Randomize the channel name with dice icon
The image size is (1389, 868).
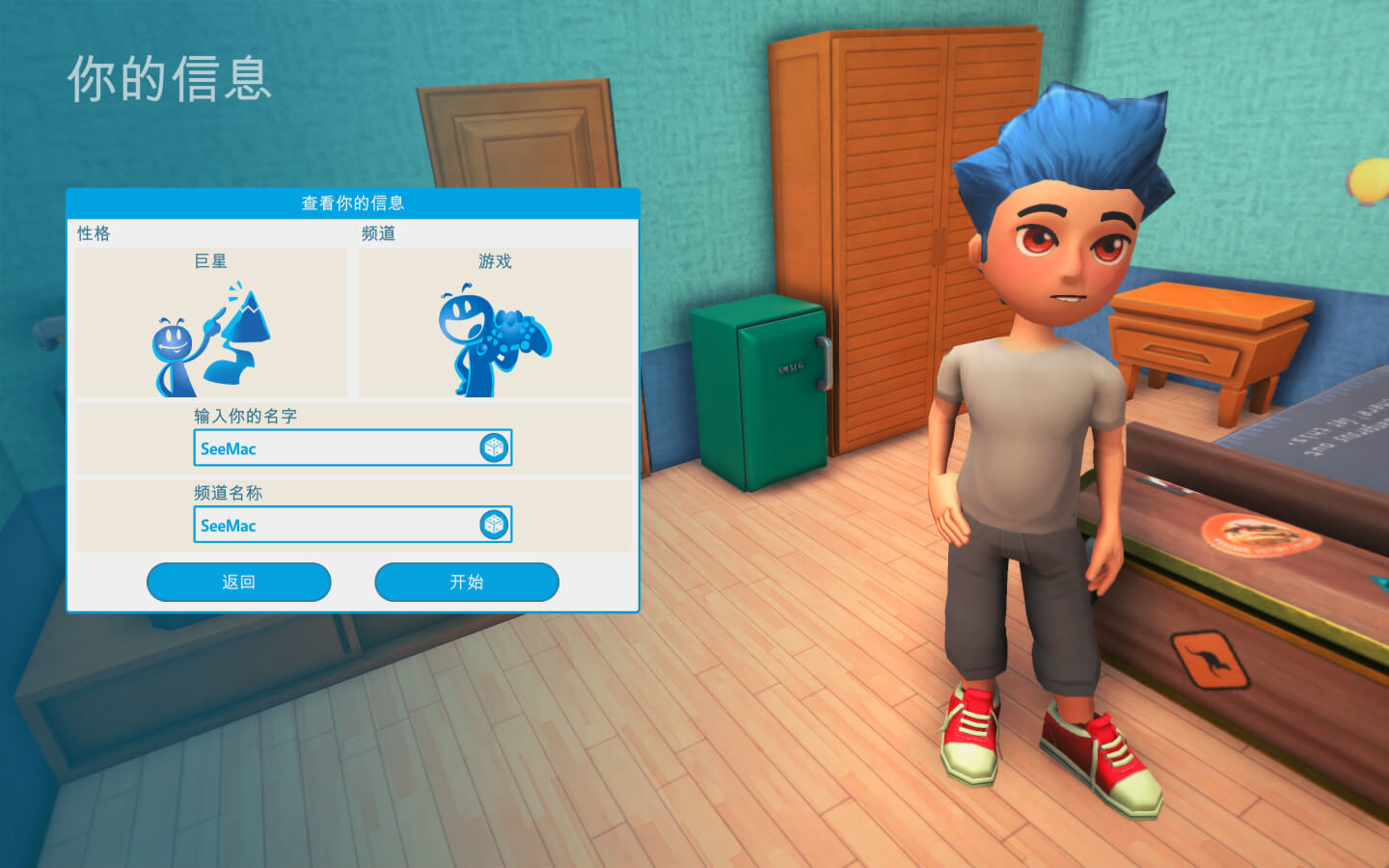click(x=494, y=525)
